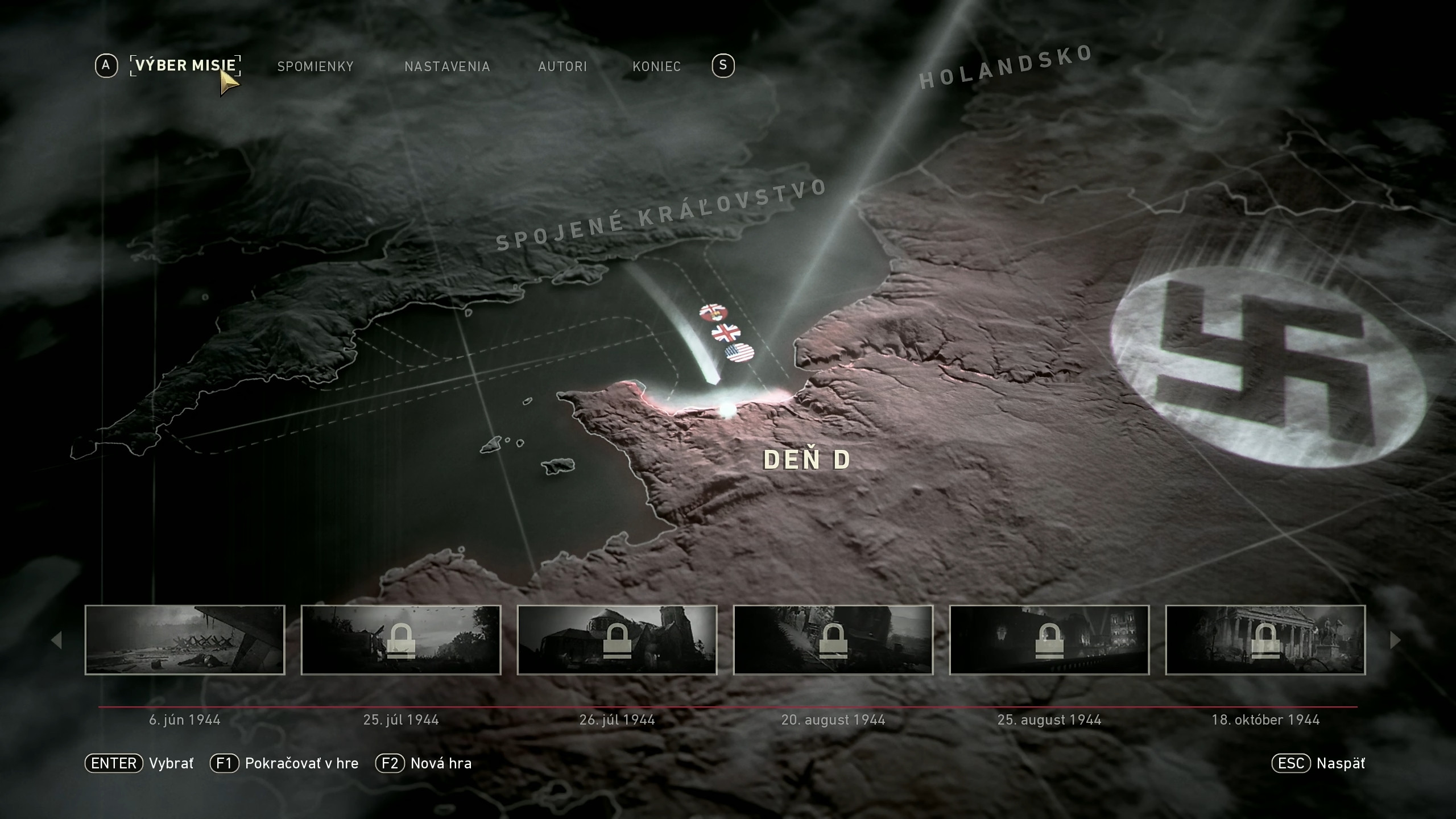
Task: Click the left arrow of the mission list
Action: (x=56, y=640)
